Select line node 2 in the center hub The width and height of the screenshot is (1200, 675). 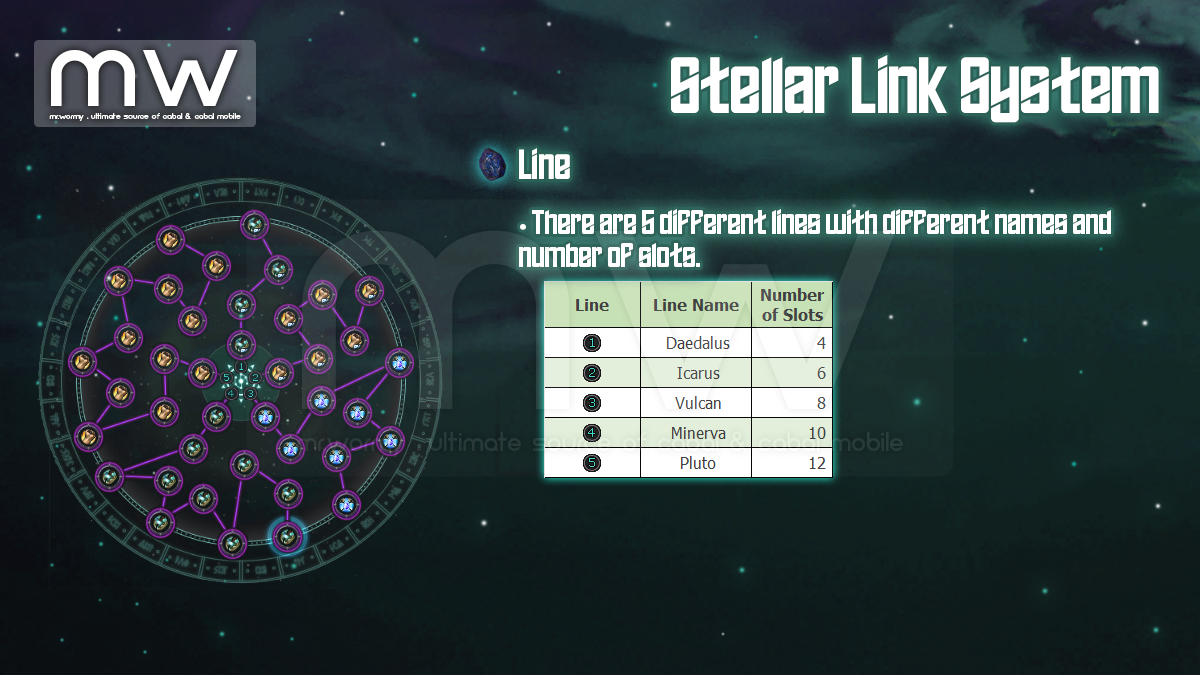(255, 378)
